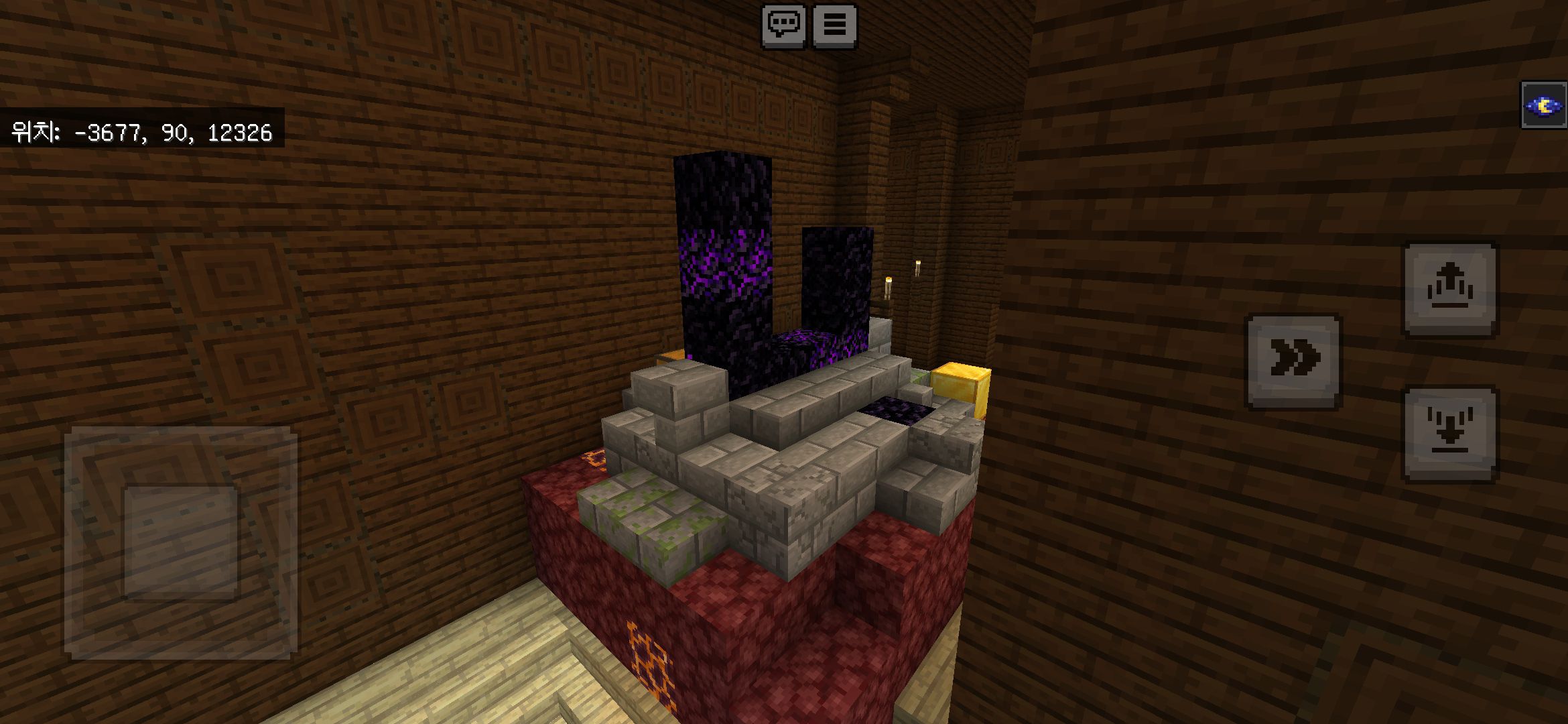This screenshot has width=1568, height=724.
Task: Tap the fly down button
Action: pos(1450,434)
